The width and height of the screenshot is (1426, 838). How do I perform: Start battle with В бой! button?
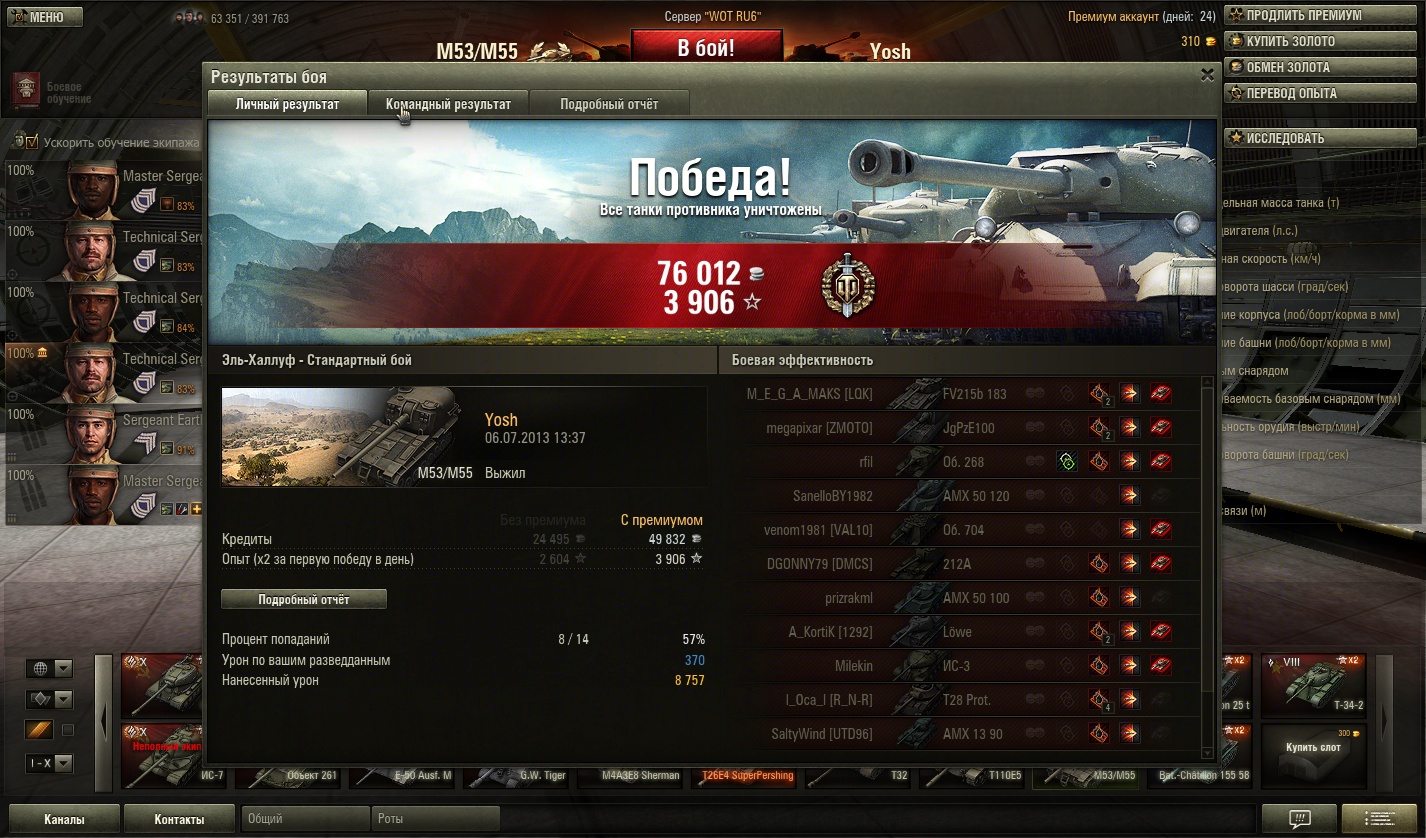[x=706, y=48]
